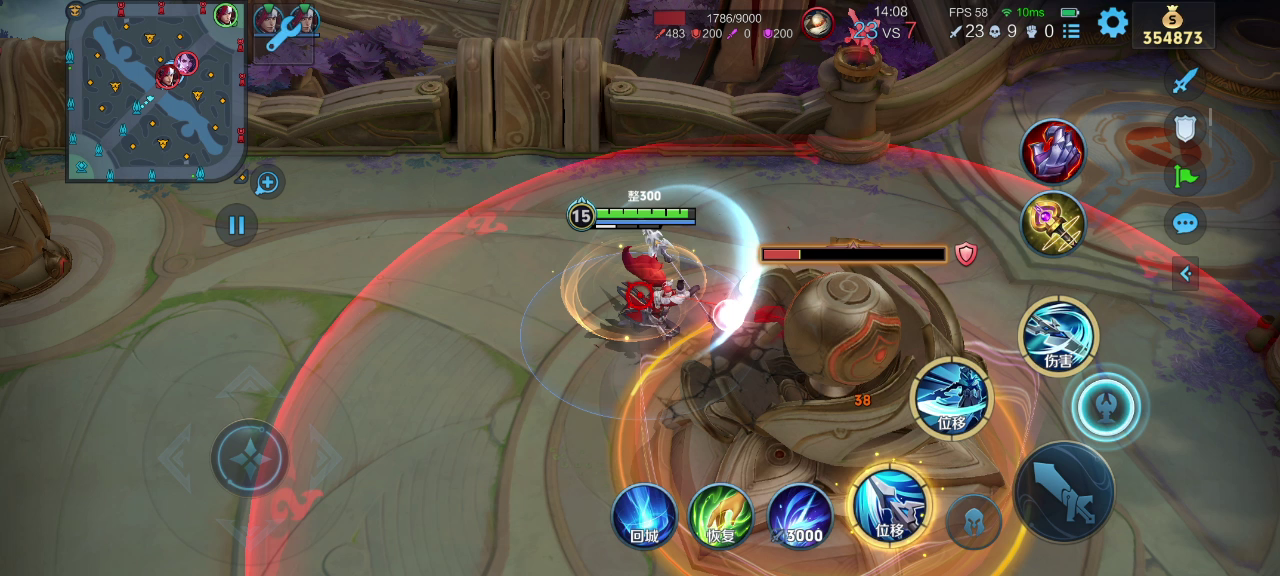The width and height of the screenshot is (1280, 576).
Task: Pause the match with the pause button
Action: 237,225
